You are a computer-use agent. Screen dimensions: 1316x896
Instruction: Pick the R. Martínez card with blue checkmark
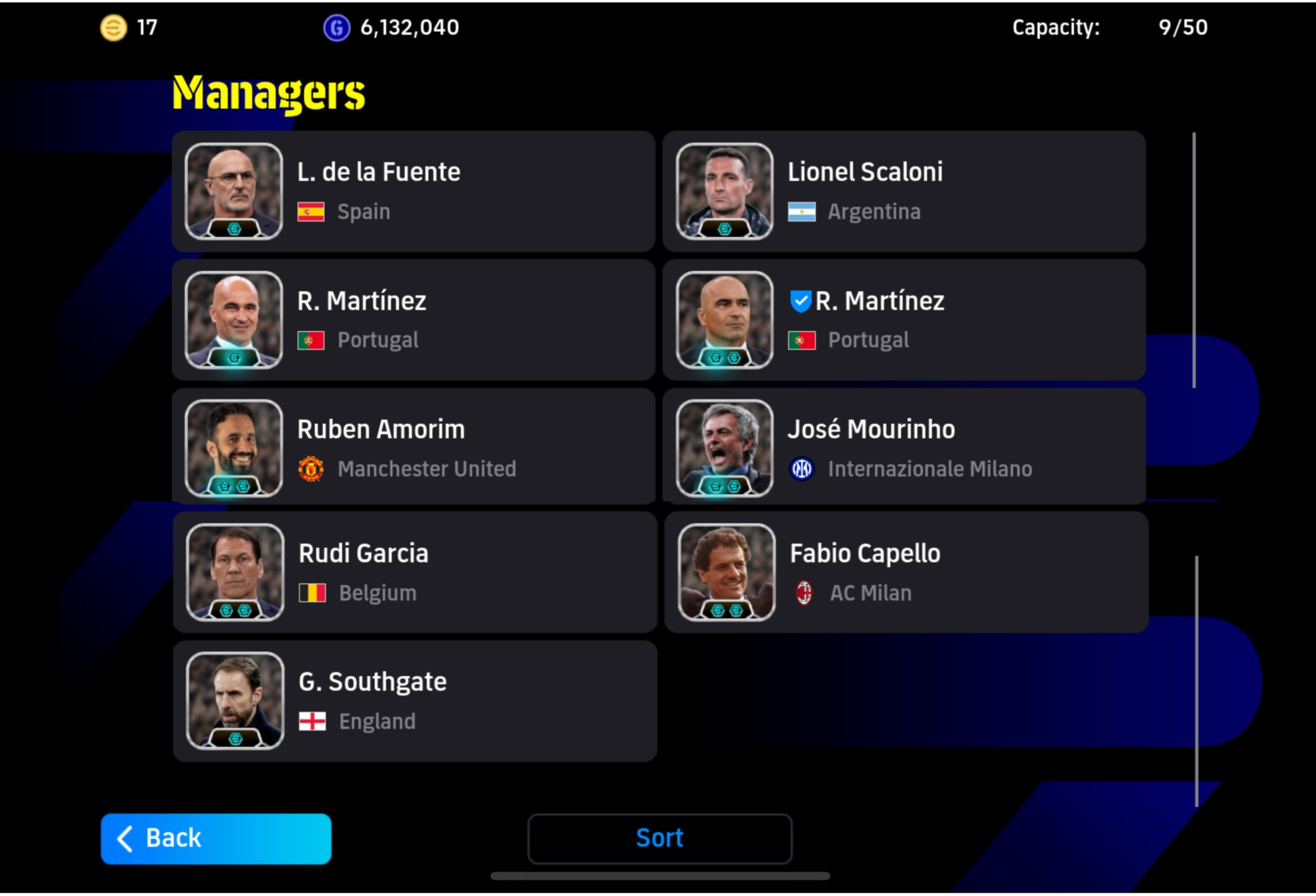[x=904, y=320]
